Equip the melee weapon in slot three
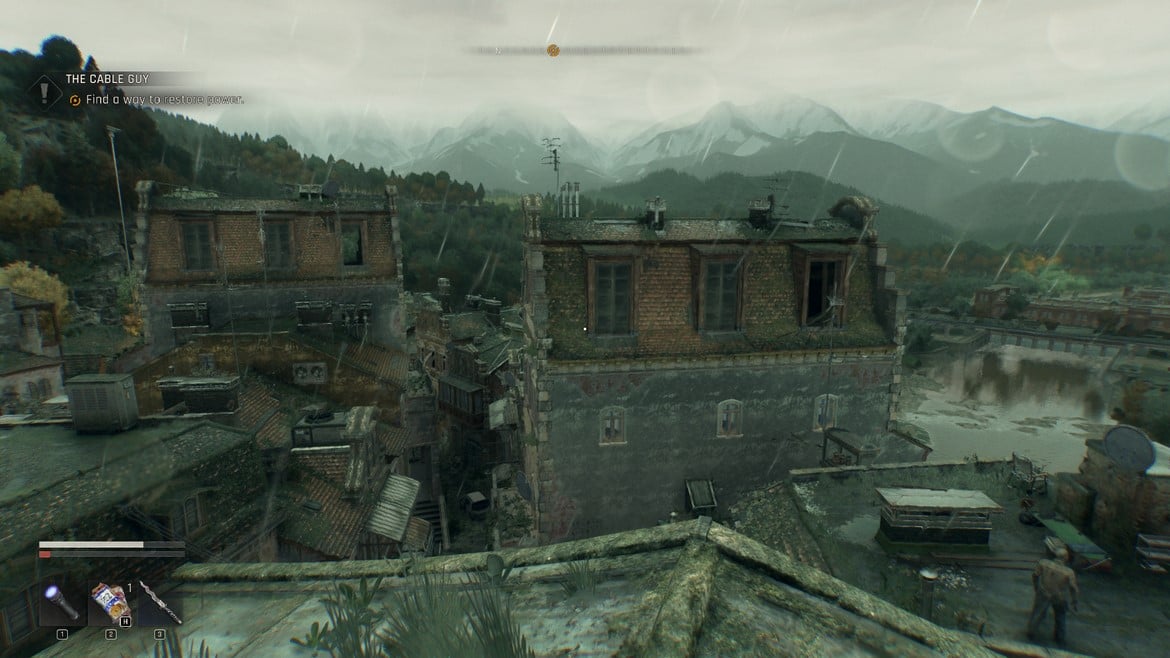 pyautogui.click(x=160, y=603)
